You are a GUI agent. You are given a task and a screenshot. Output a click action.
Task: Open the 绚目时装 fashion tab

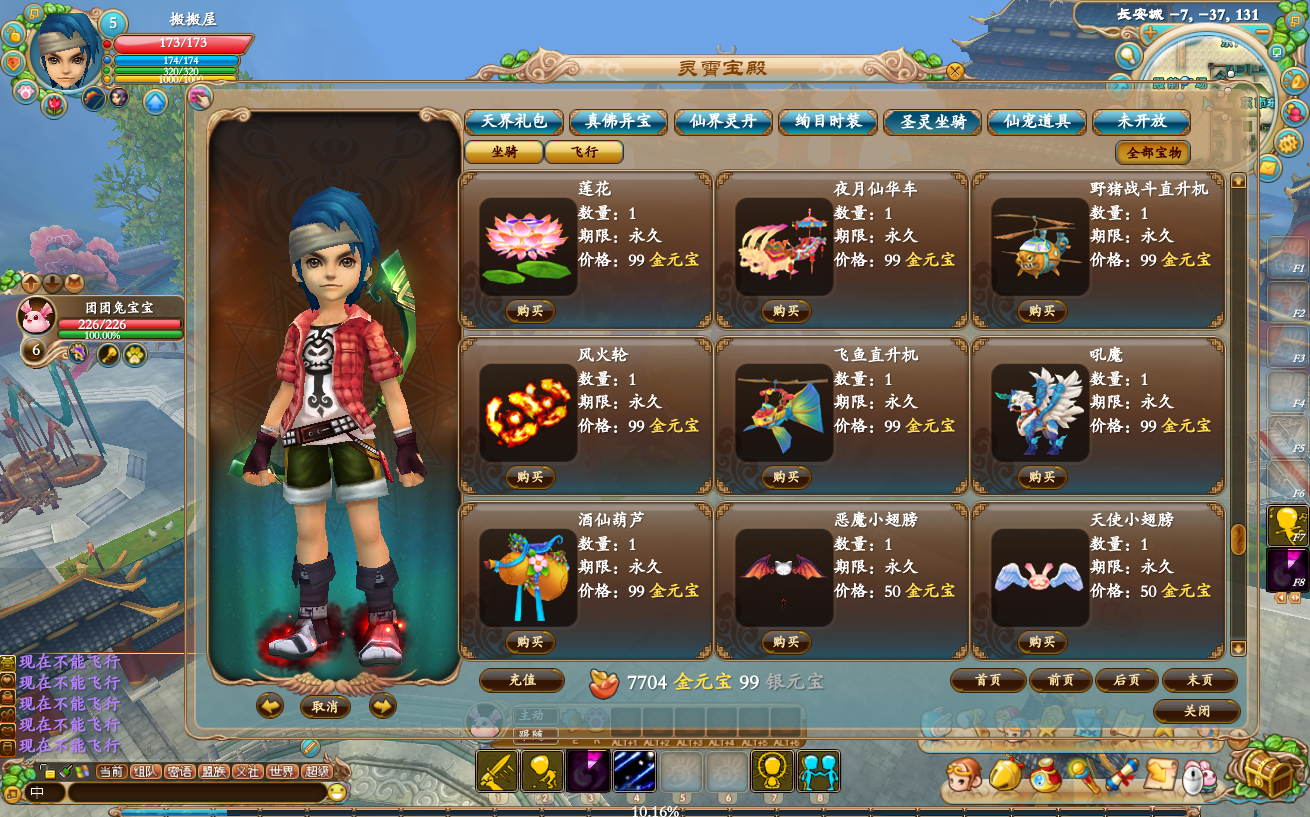coord(828,122)
